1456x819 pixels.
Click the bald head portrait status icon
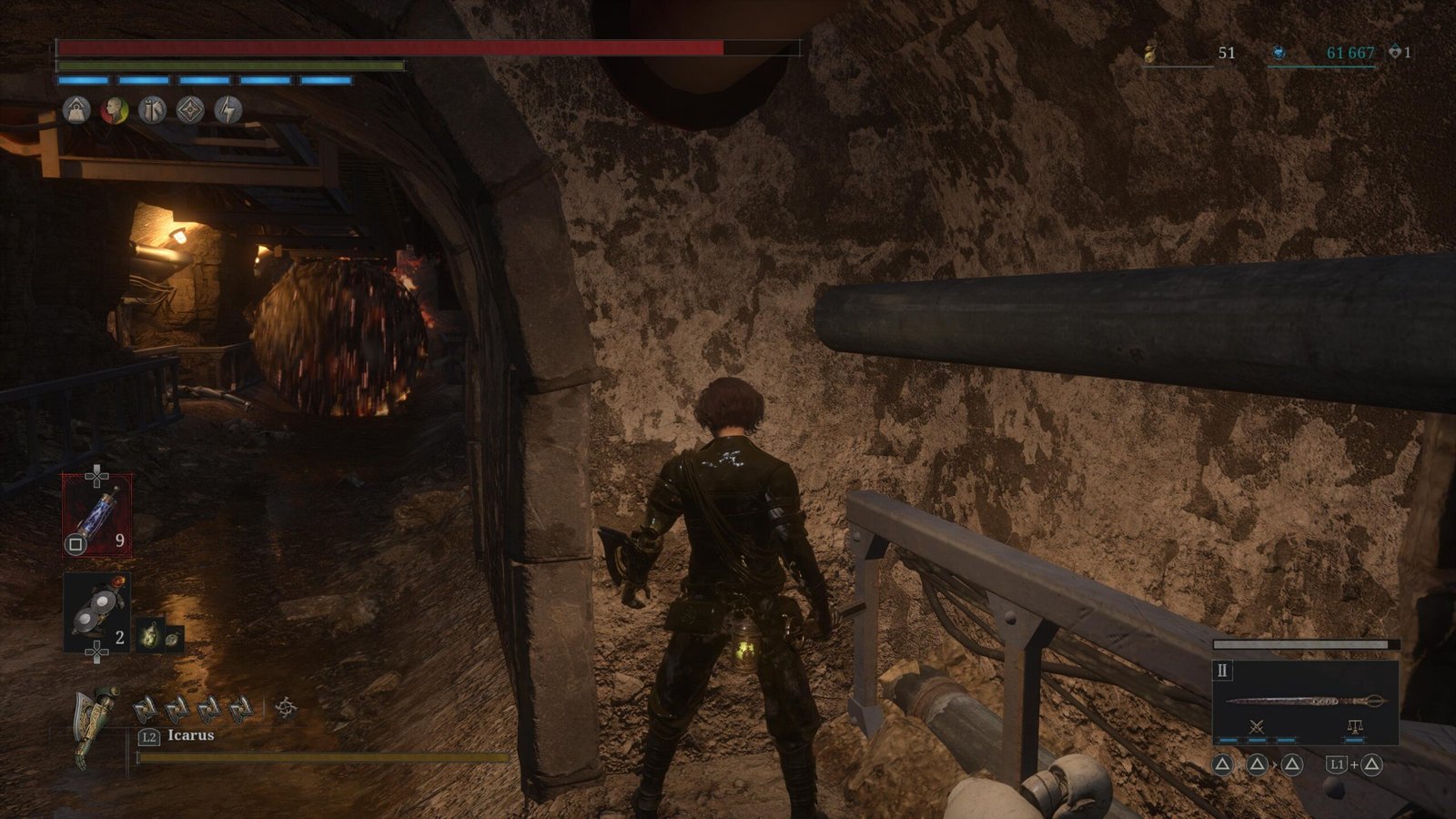[x=114, y=110]
